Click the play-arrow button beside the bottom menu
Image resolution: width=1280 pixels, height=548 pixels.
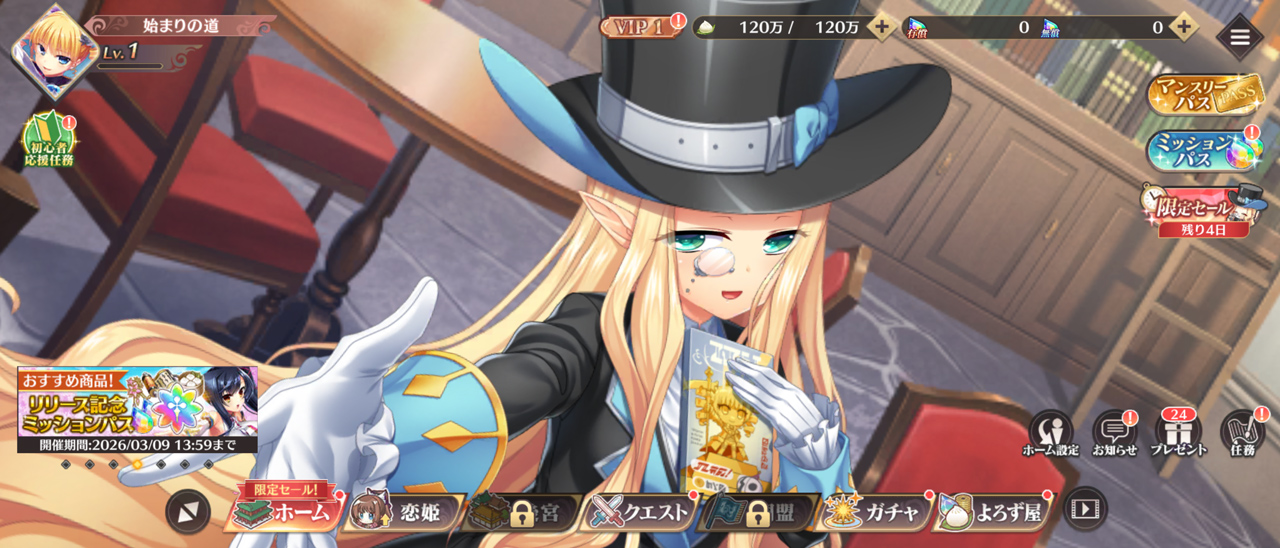[1084, 509]
